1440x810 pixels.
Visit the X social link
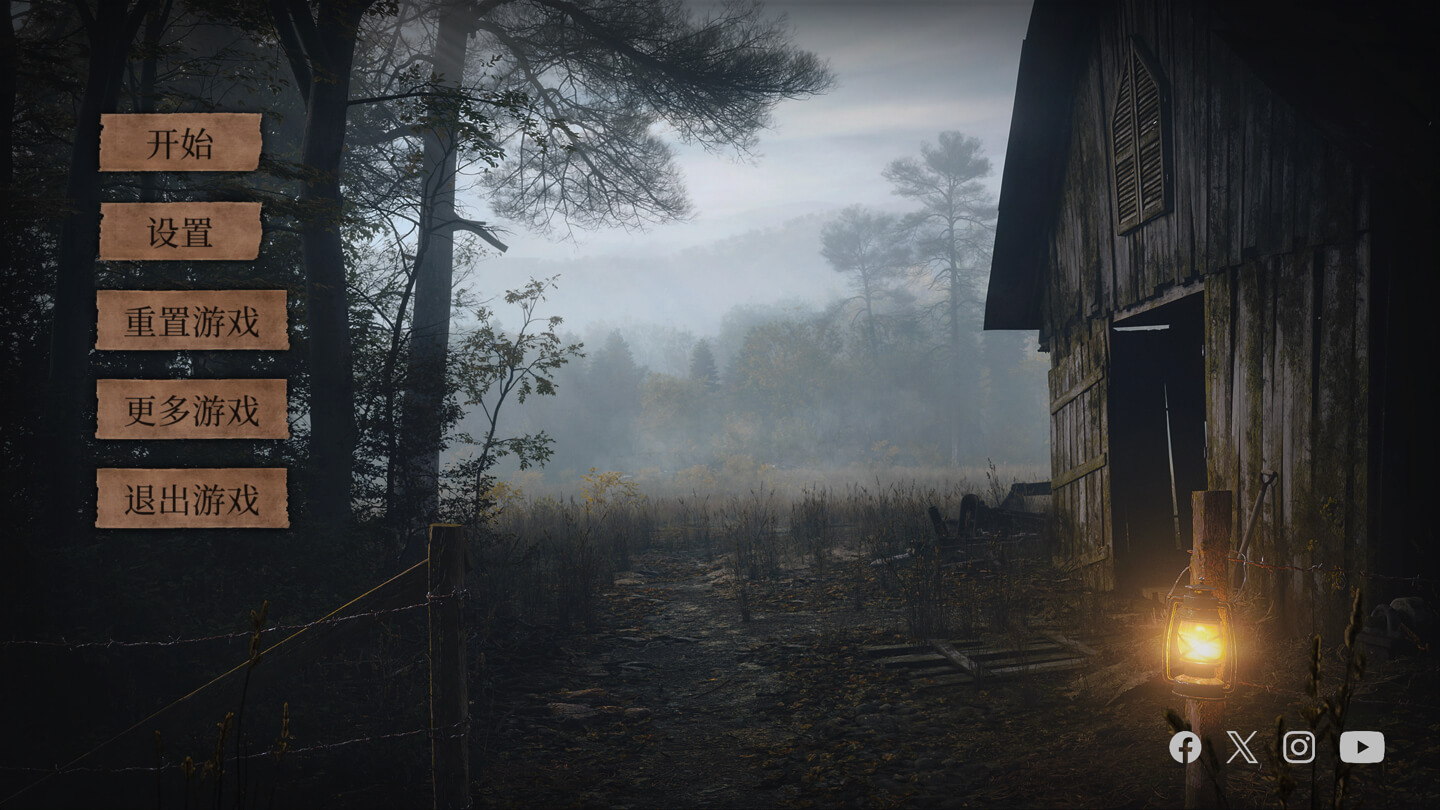pyautogui.click(x=1242, y=747)
